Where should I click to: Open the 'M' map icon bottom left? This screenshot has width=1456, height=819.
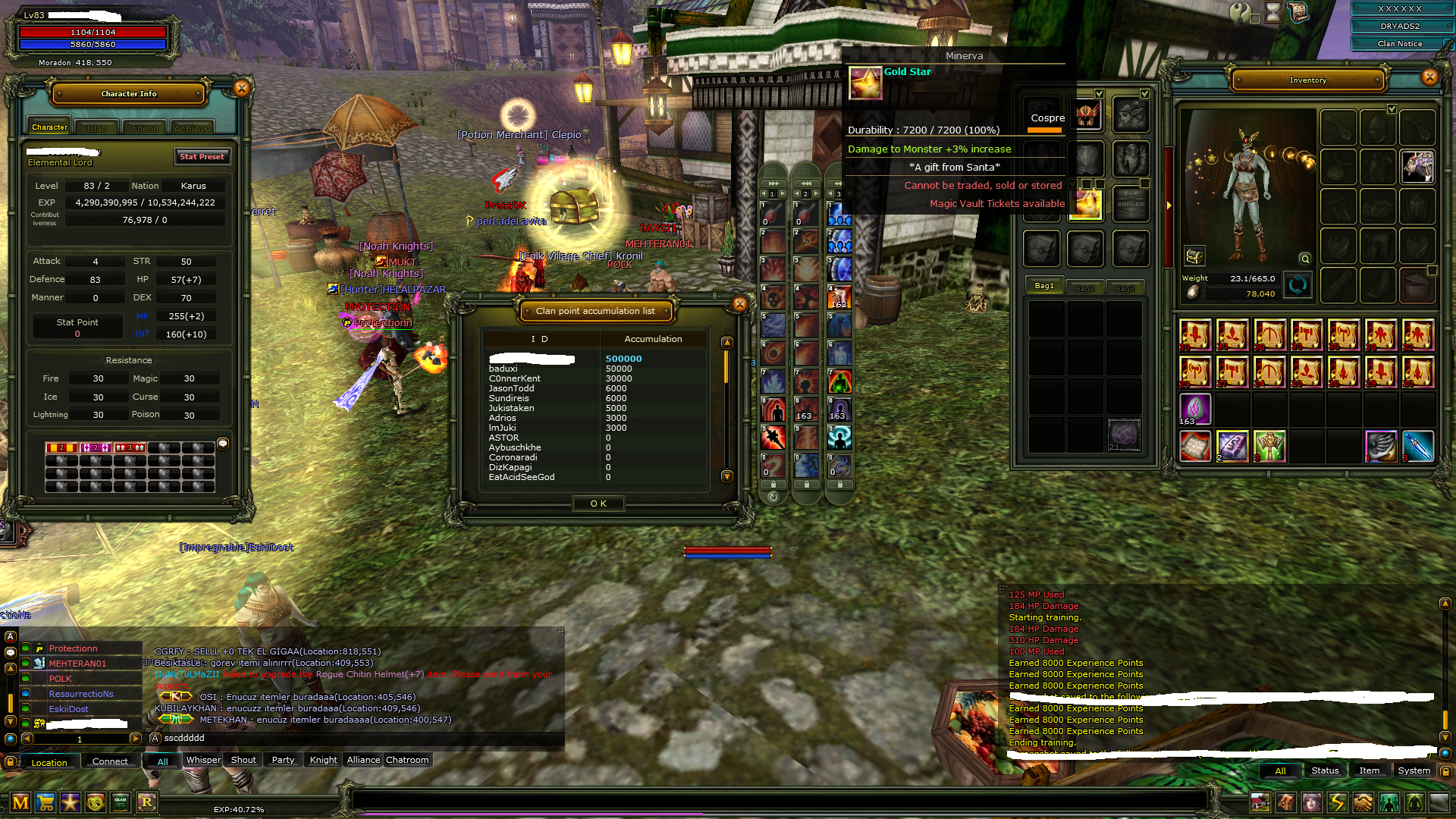[x=20, y=802]
